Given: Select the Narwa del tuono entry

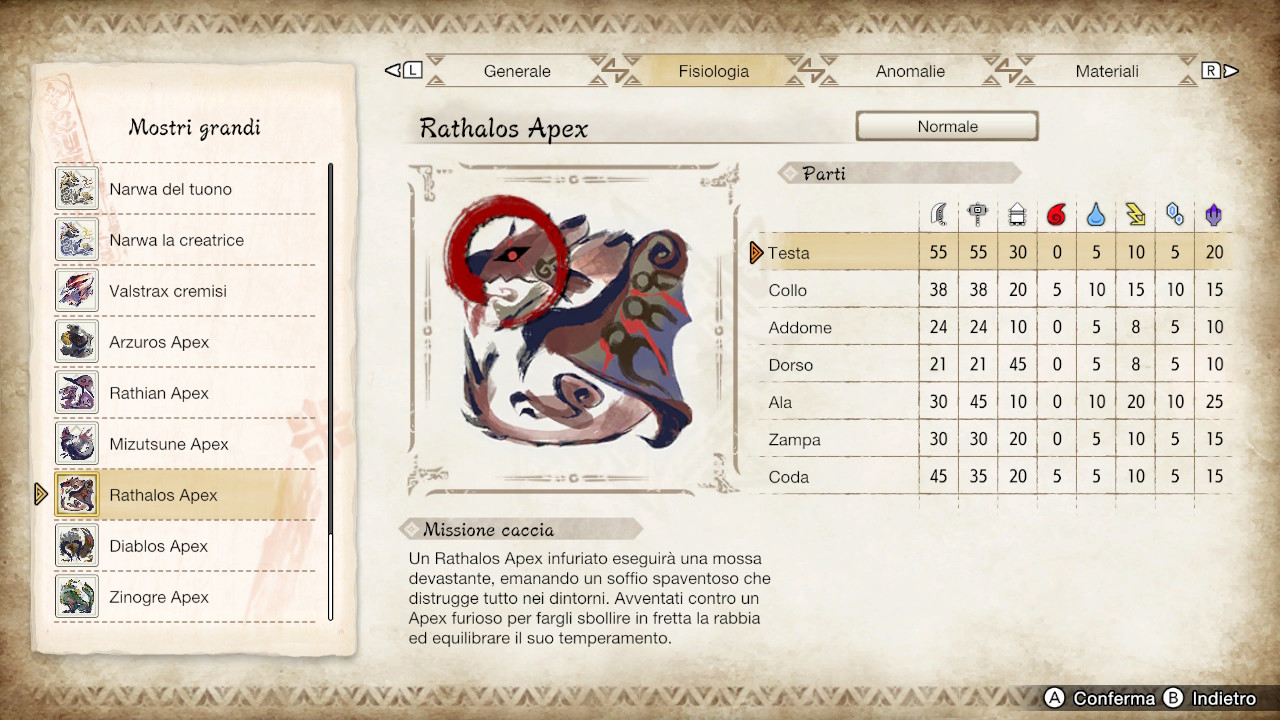Looking at the screenshot, I should [x=170, y=188].
